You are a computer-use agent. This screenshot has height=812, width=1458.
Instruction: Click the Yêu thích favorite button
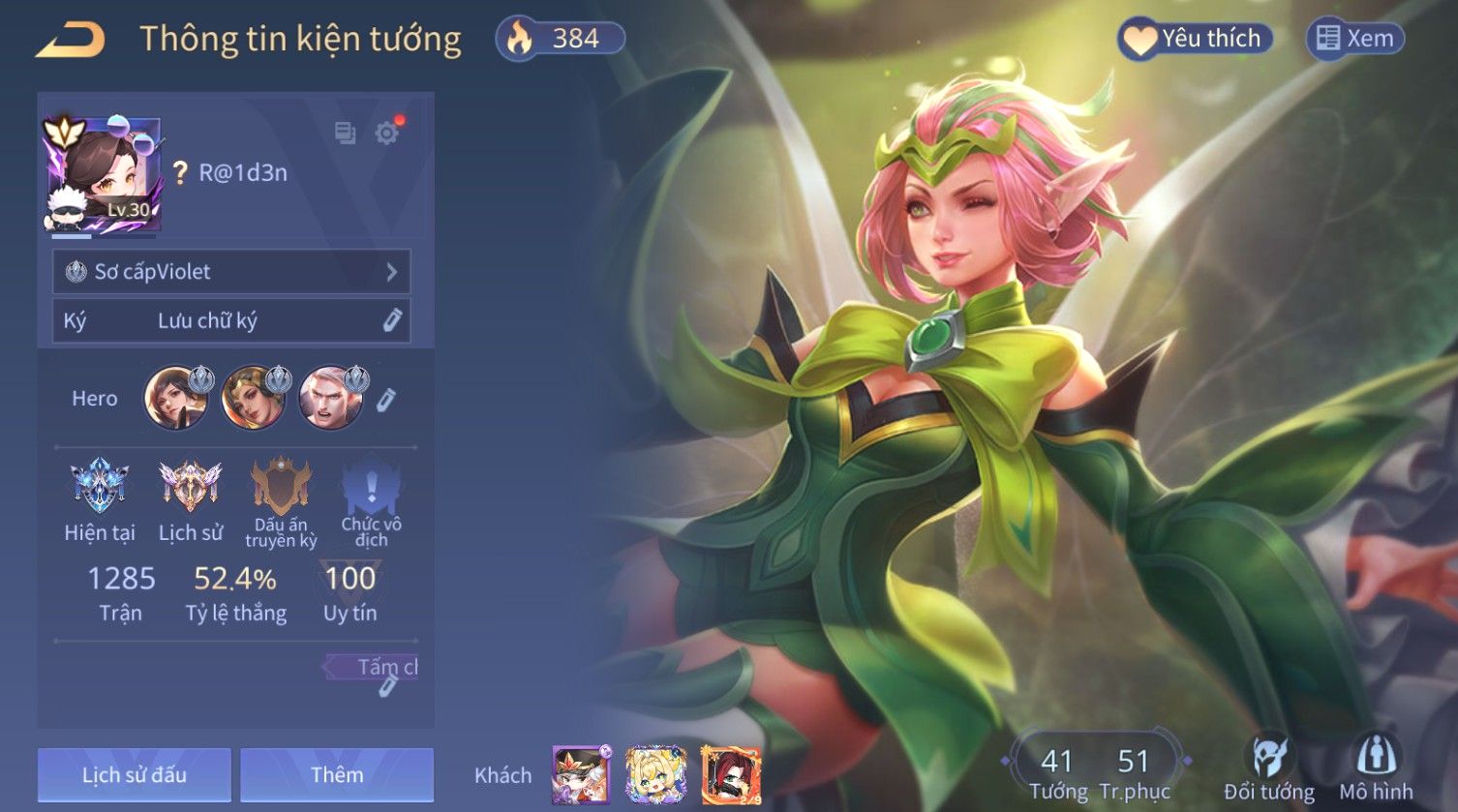[x=1195, y=39]
